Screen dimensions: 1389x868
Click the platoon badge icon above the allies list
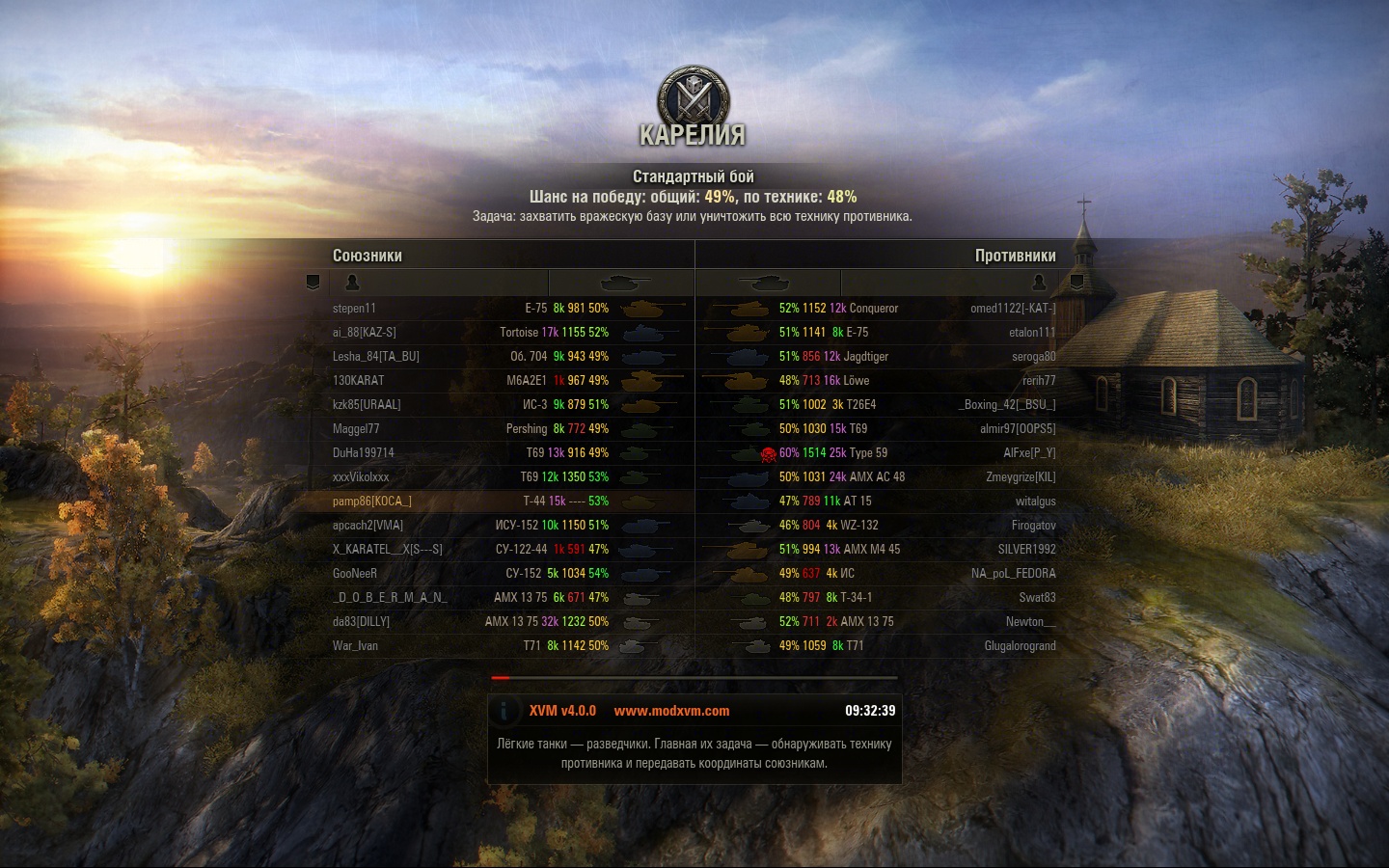pos(313,283)
